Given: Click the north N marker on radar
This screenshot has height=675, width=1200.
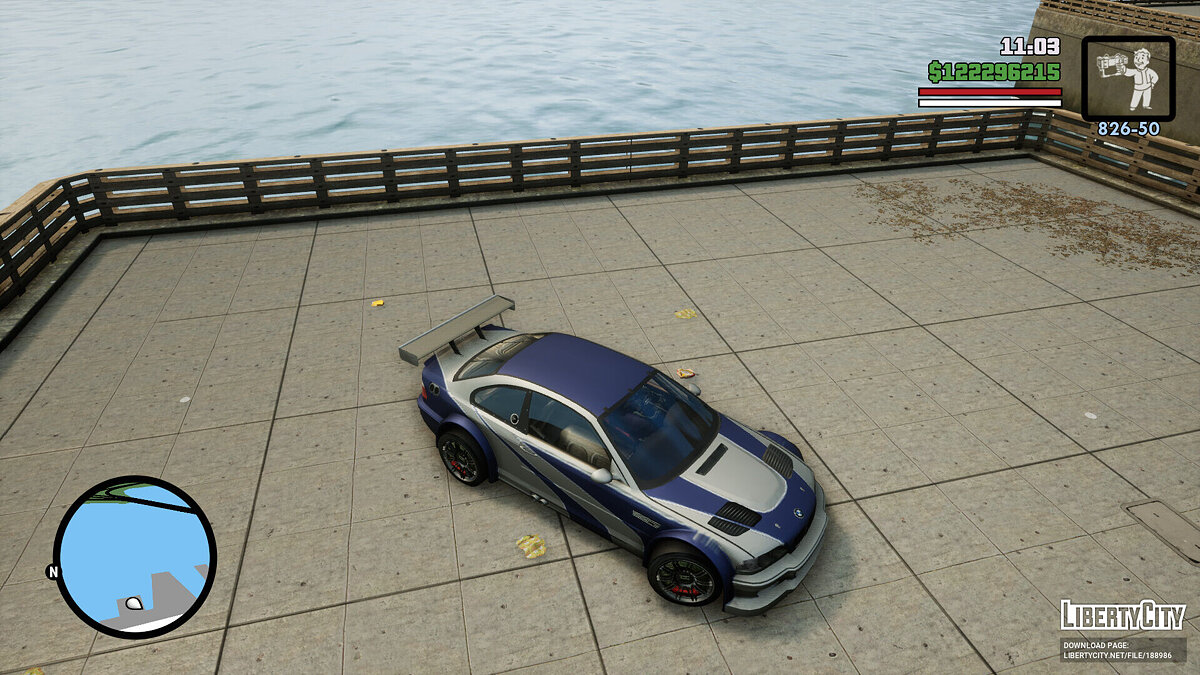Looking at the screenshot, I should coord(52,572).
